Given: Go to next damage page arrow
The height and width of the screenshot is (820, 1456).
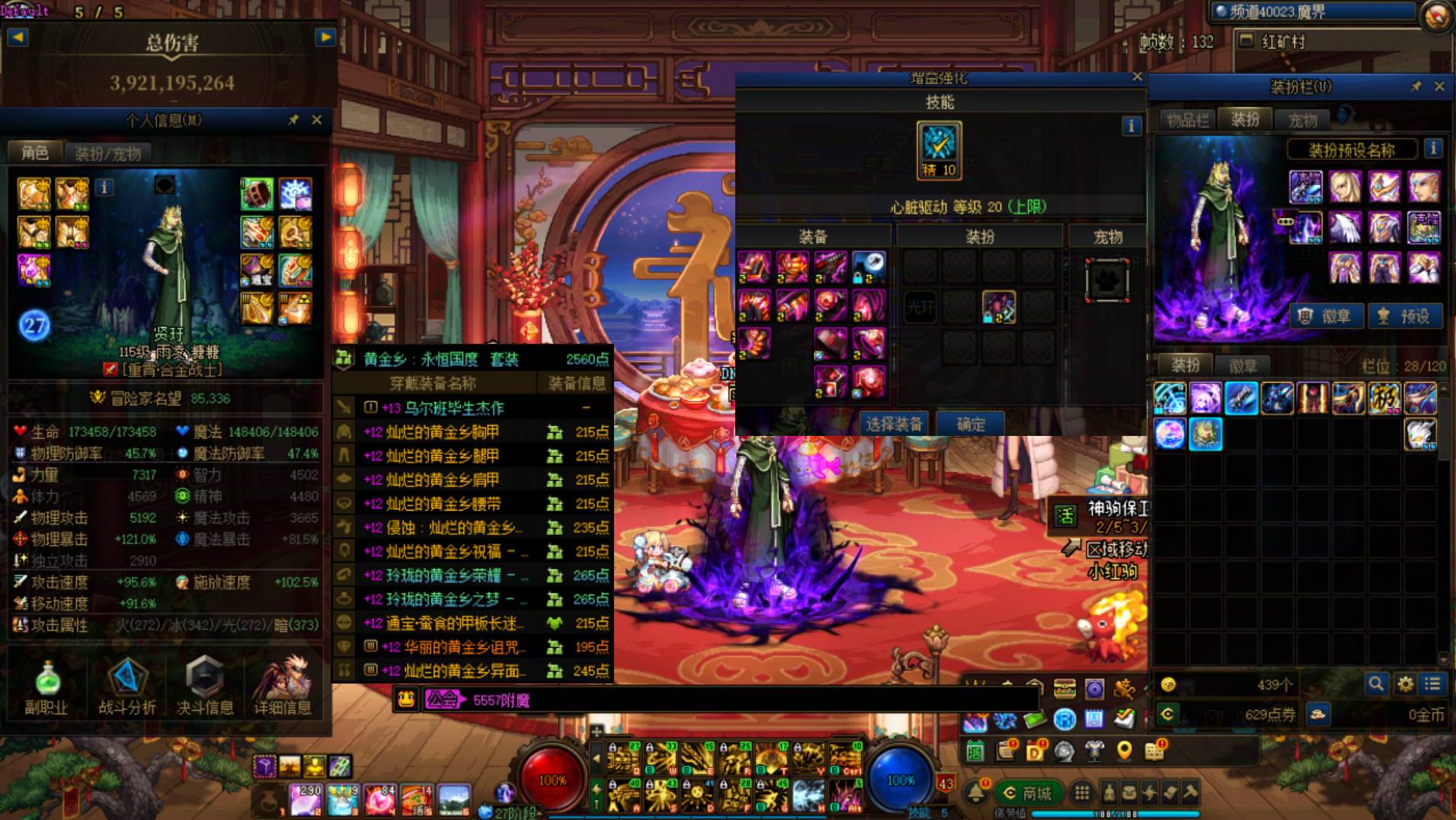Looking at the screenshot, I should [325, 37].
